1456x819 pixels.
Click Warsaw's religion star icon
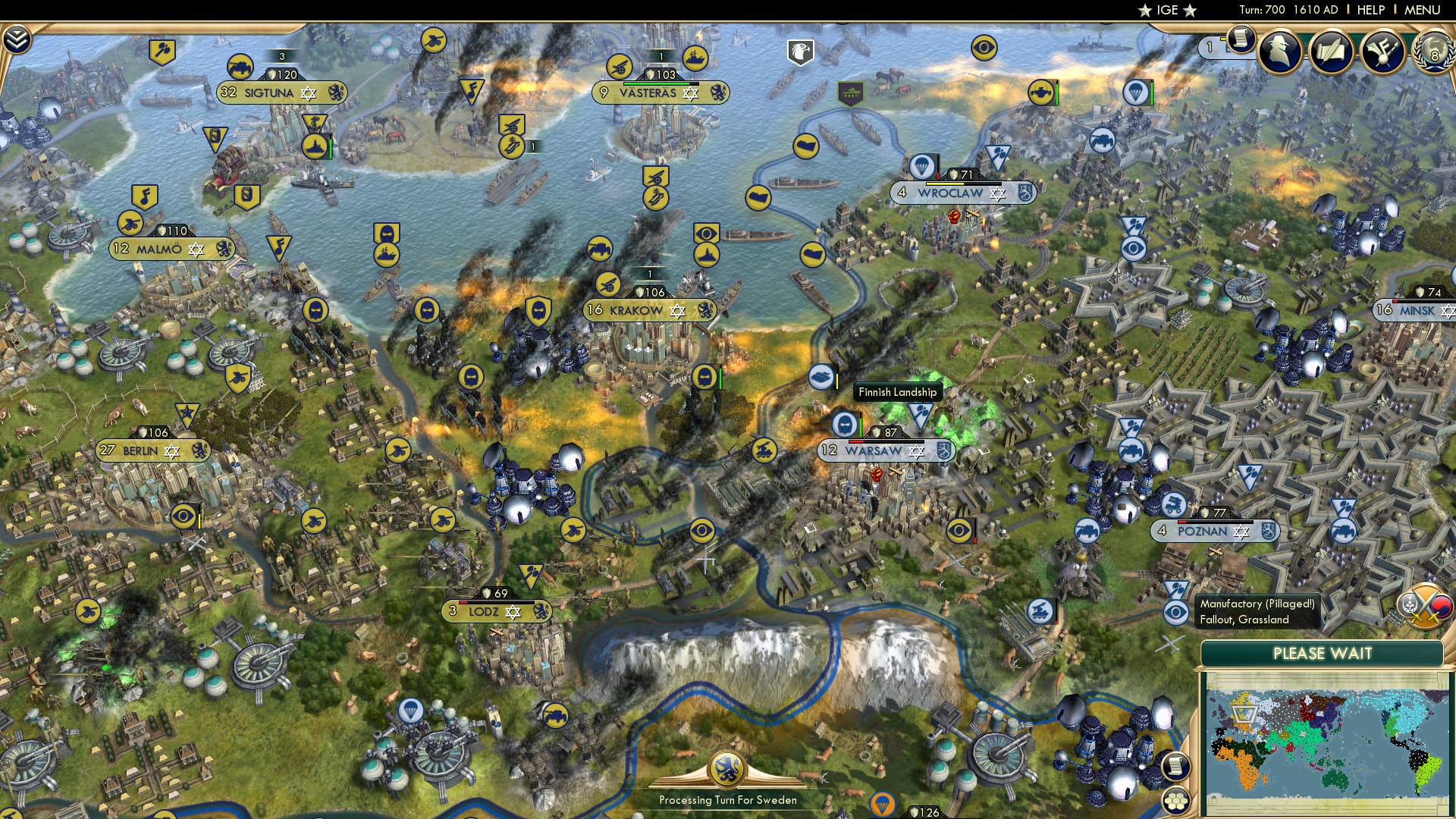(918, 450)
